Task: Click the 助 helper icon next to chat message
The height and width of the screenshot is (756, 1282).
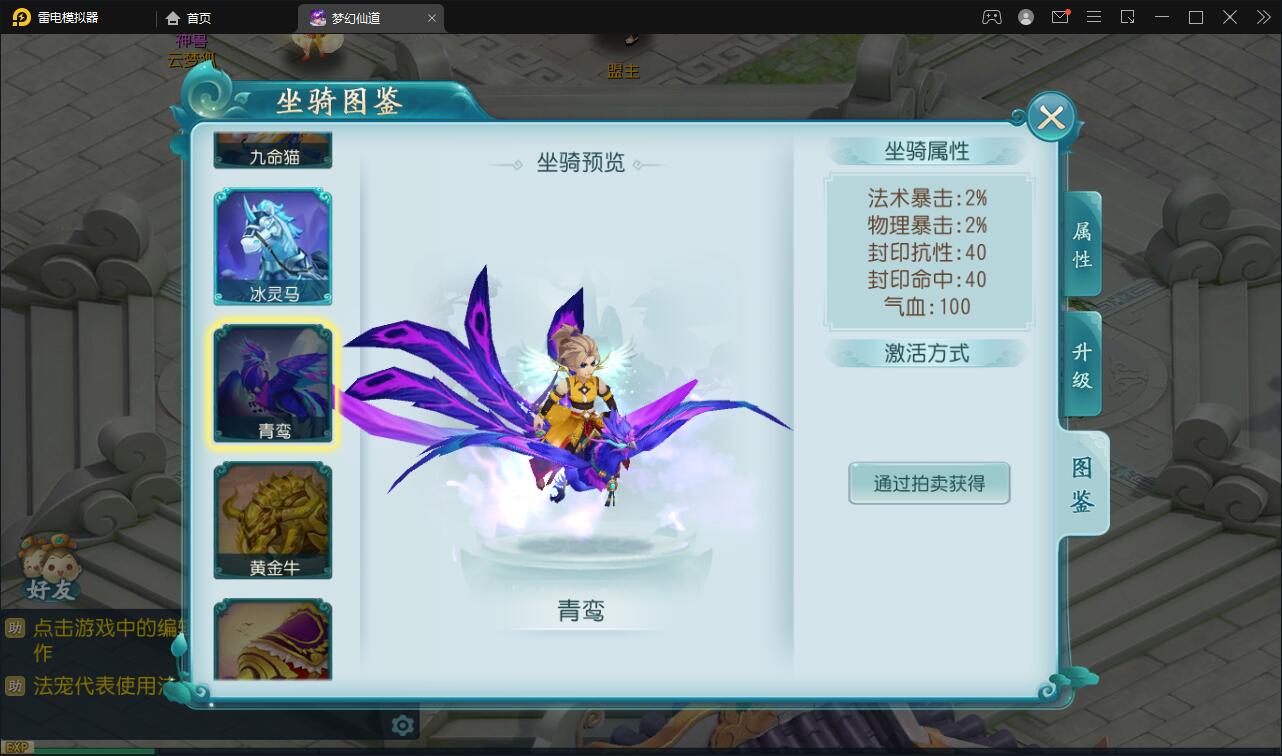Action: 15,630
